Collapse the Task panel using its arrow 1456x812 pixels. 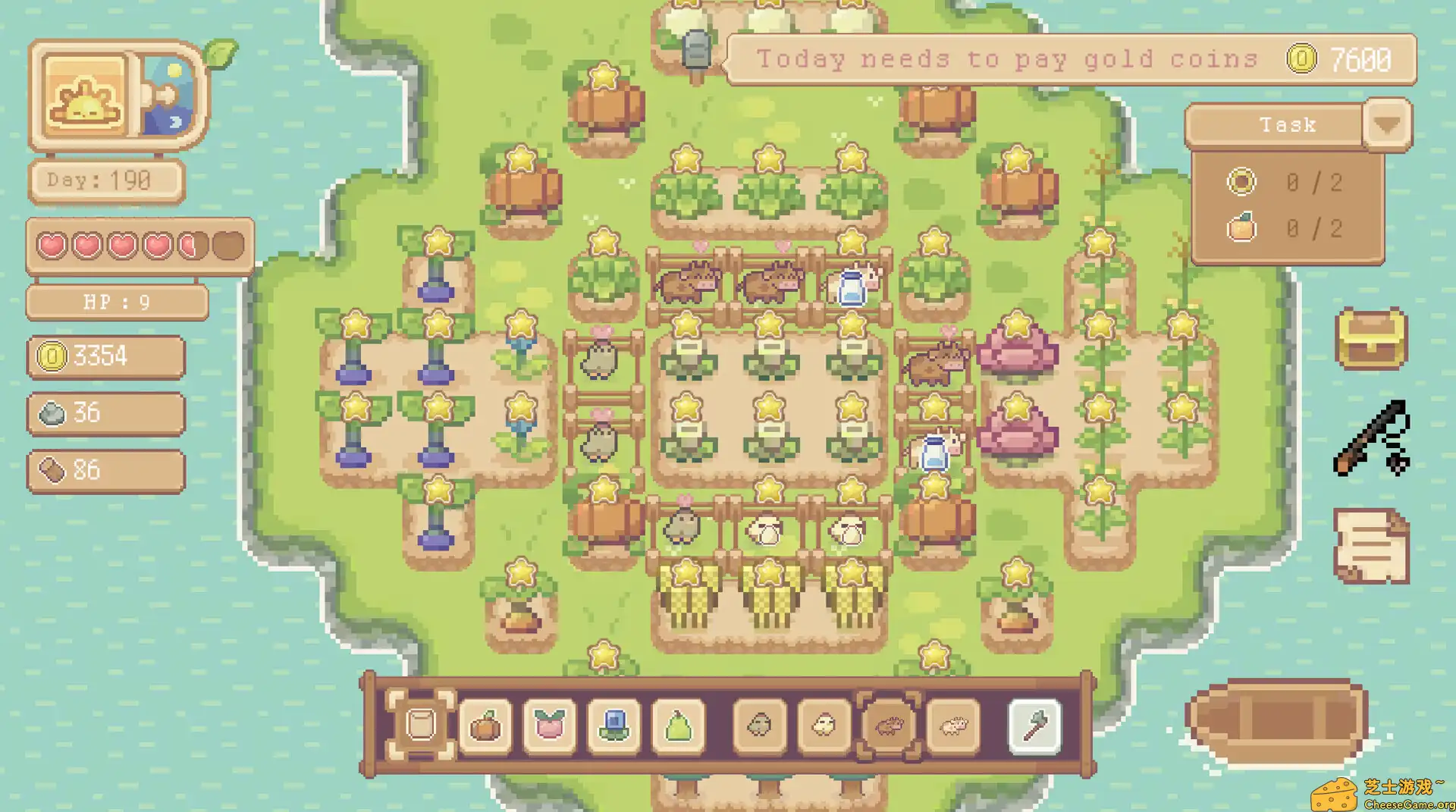coord(1388,125)
